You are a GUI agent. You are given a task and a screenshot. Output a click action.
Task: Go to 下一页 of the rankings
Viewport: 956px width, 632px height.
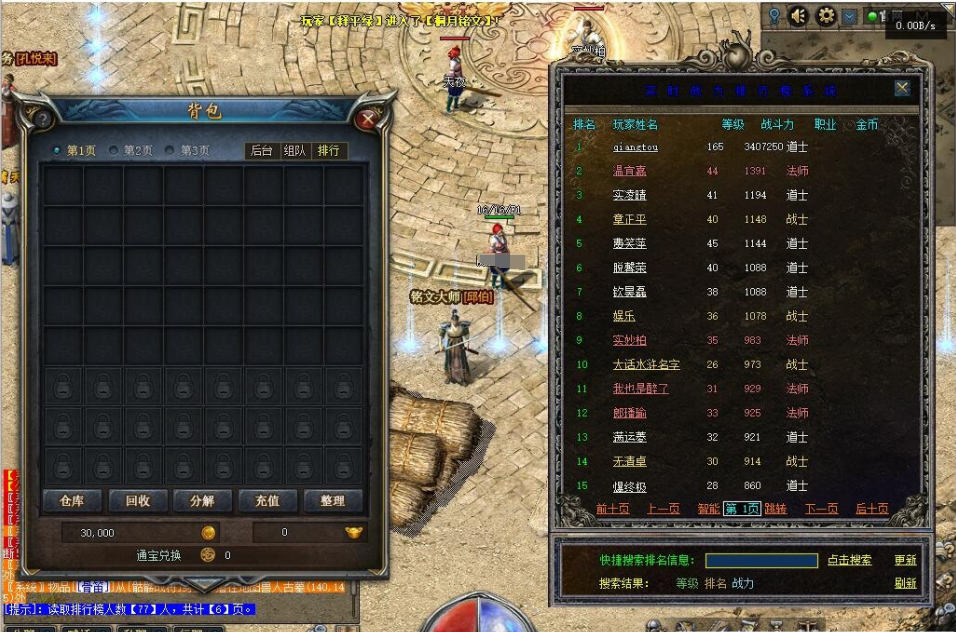pyautogui.click(x=821, y=509)
